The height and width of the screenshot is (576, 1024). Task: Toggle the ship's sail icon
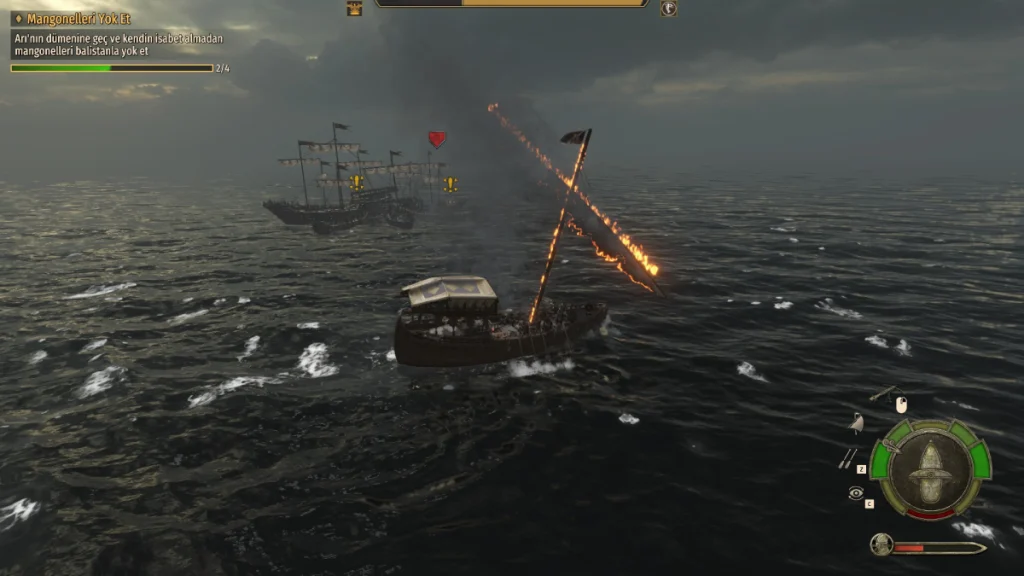856,423
